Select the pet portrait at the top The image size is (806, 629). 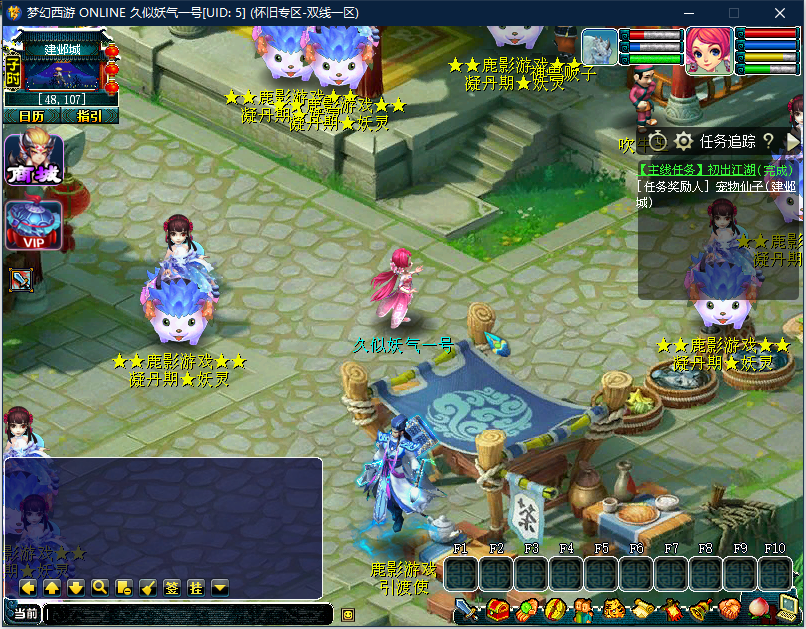point(600,47)
